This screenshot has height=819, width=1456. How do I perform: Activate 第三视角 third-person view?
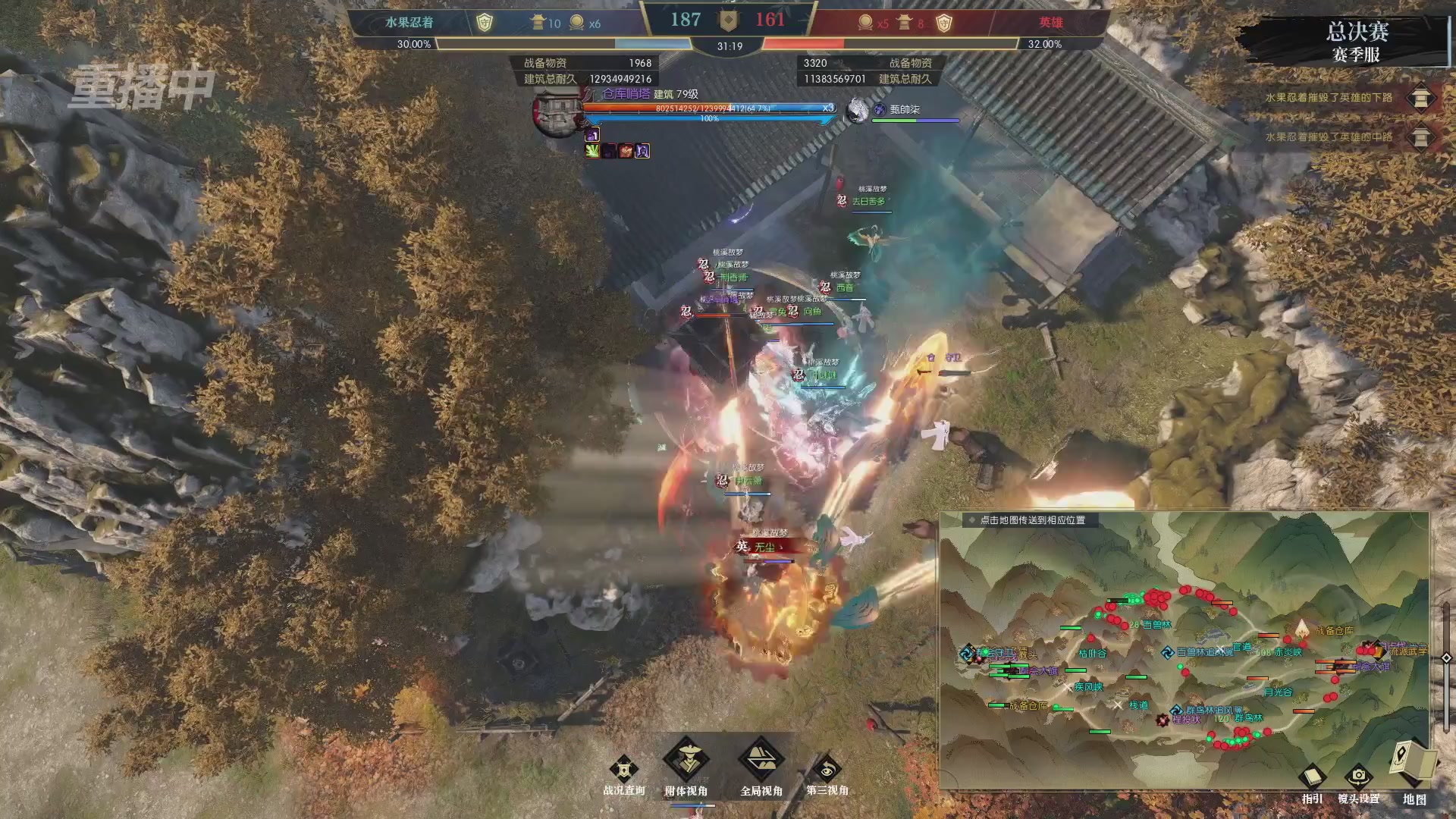(827, 770)
